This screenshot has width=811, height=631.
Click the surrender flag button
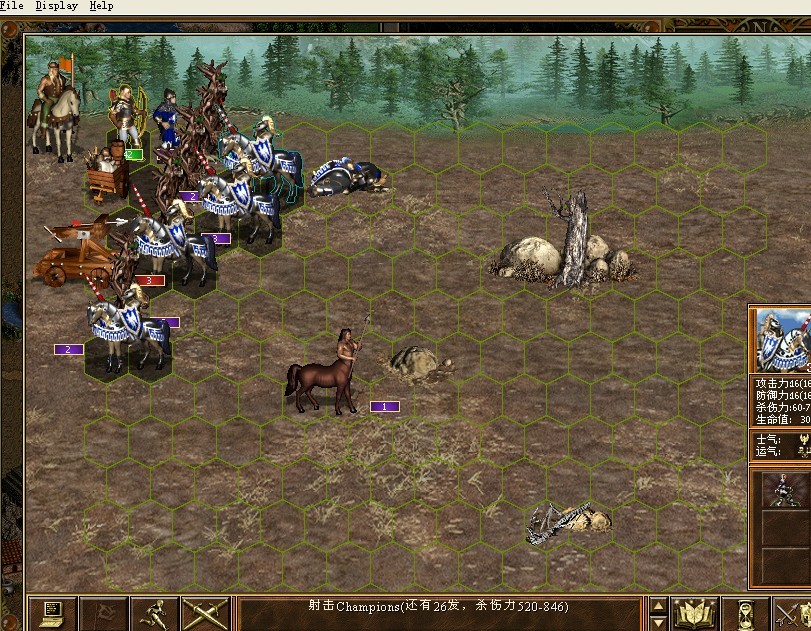click(103, 612)
